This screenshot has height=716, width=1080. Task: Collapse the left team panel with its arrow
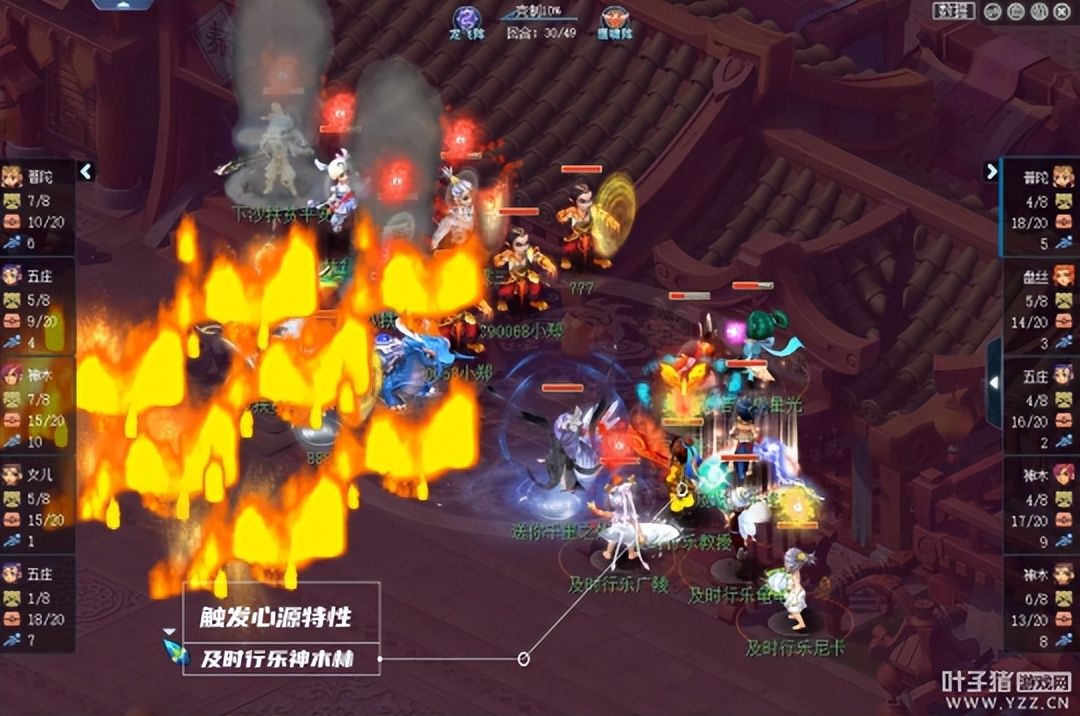[86, 171]
